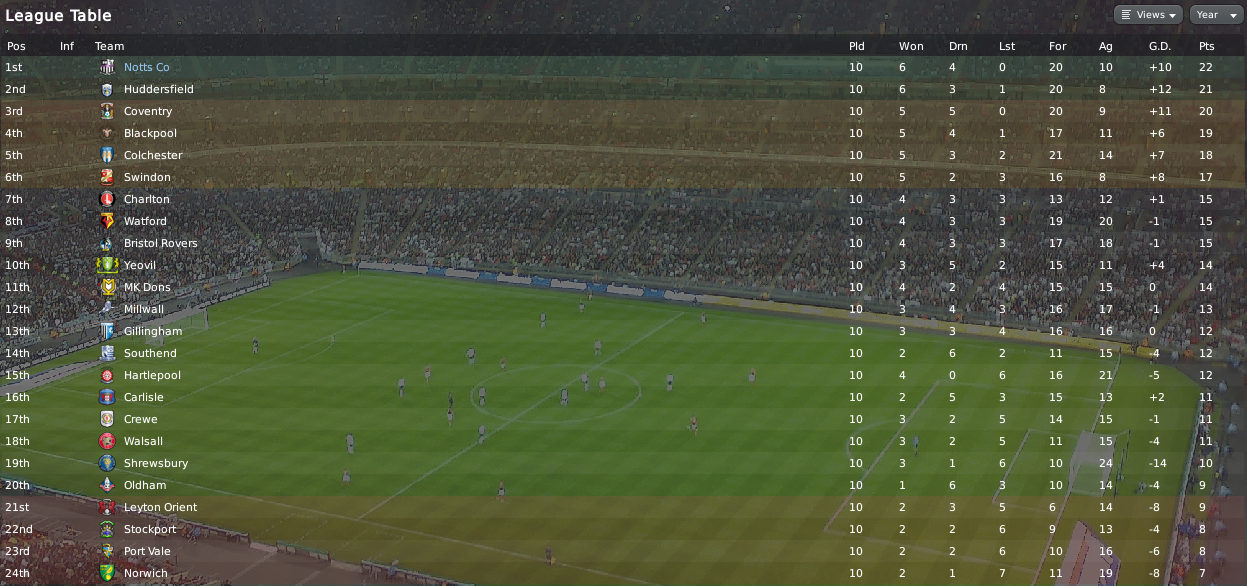Open Bristol Rovers team page
This screenshot has width=1247, height=586.
(160, 243)
